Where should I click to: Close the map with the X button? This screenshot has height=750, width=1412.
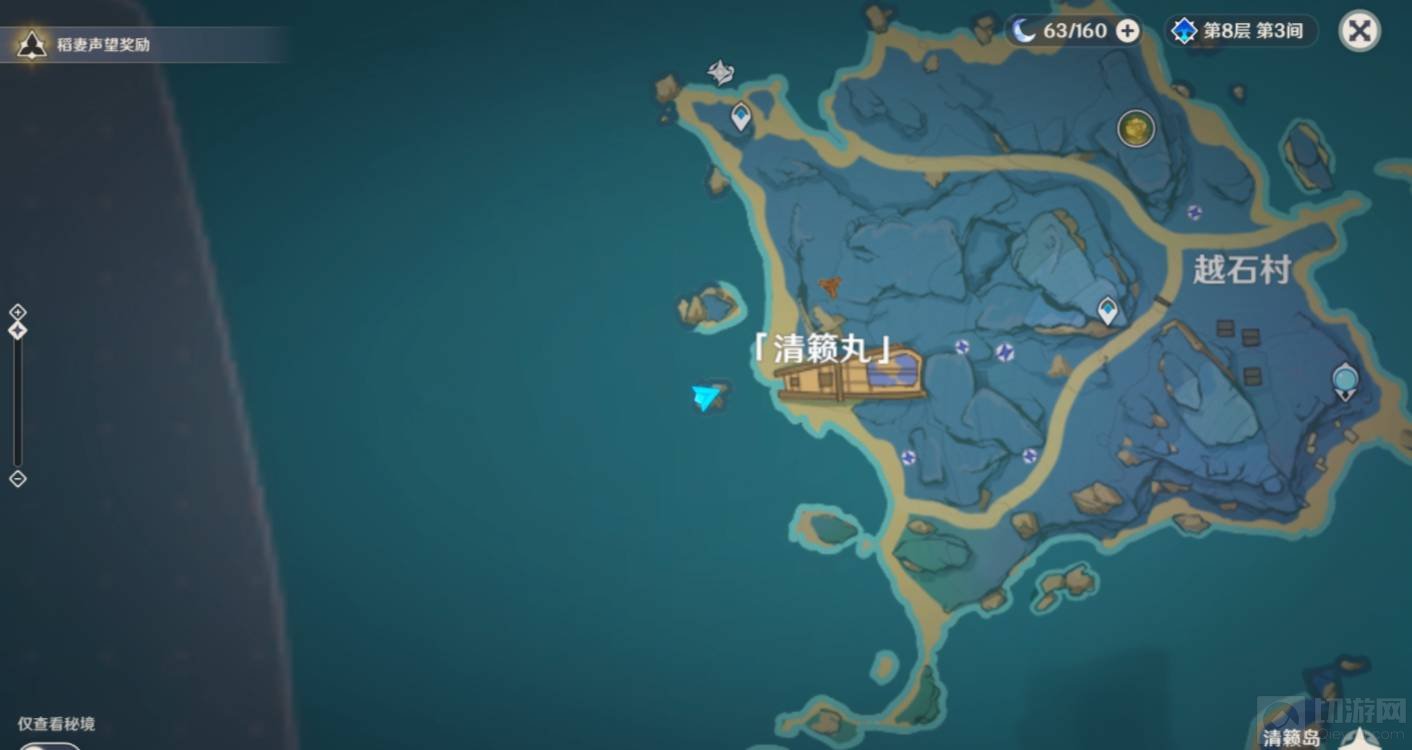tap(1359, 31)
